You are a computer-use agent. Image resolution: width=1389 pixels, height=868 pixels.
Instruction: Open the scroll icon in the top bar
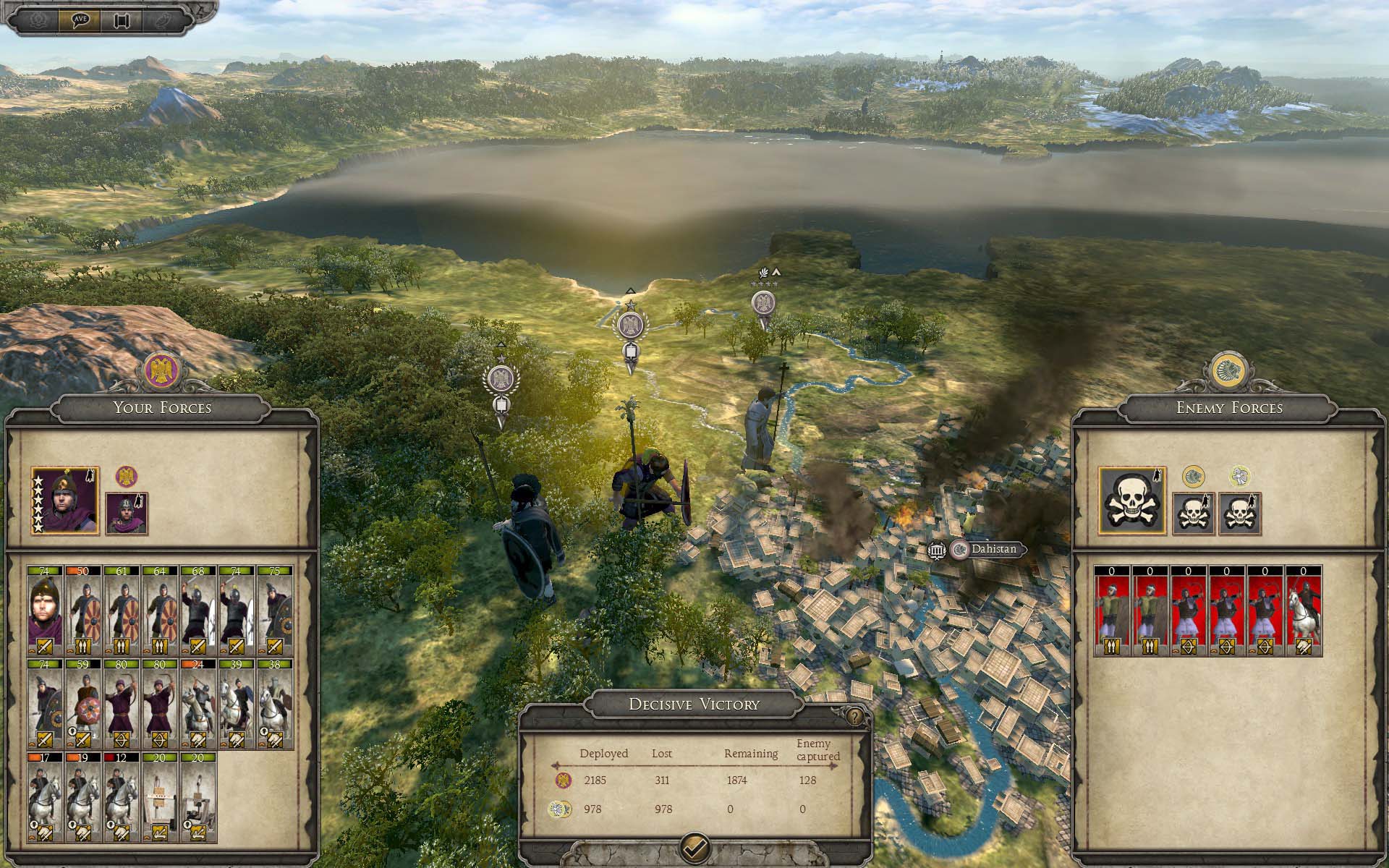(x=122, y=20)
